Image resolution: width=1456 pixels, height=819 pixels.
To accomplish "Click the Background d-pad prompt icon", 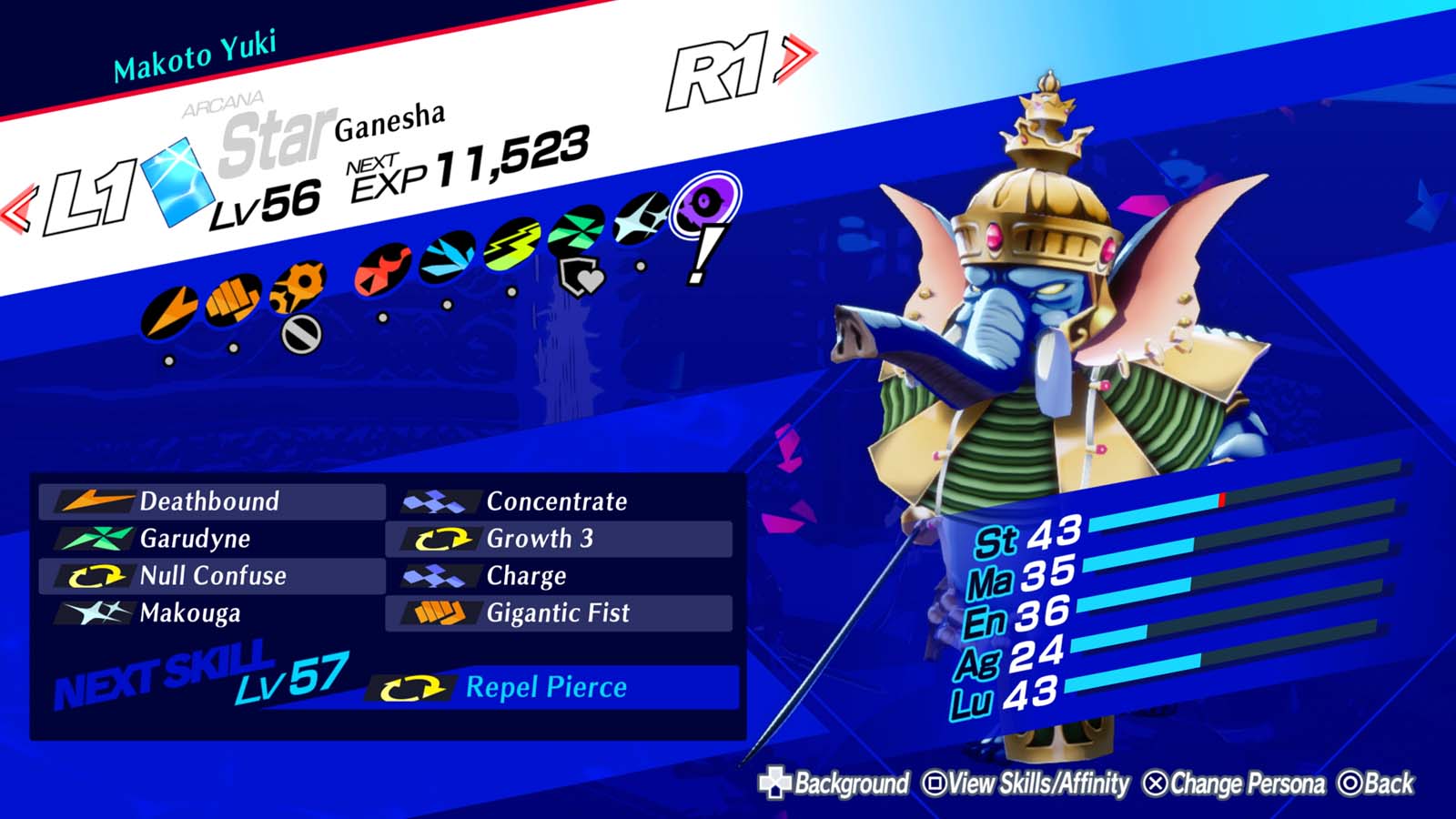I will pyautogui.click(x=775, y=781).
